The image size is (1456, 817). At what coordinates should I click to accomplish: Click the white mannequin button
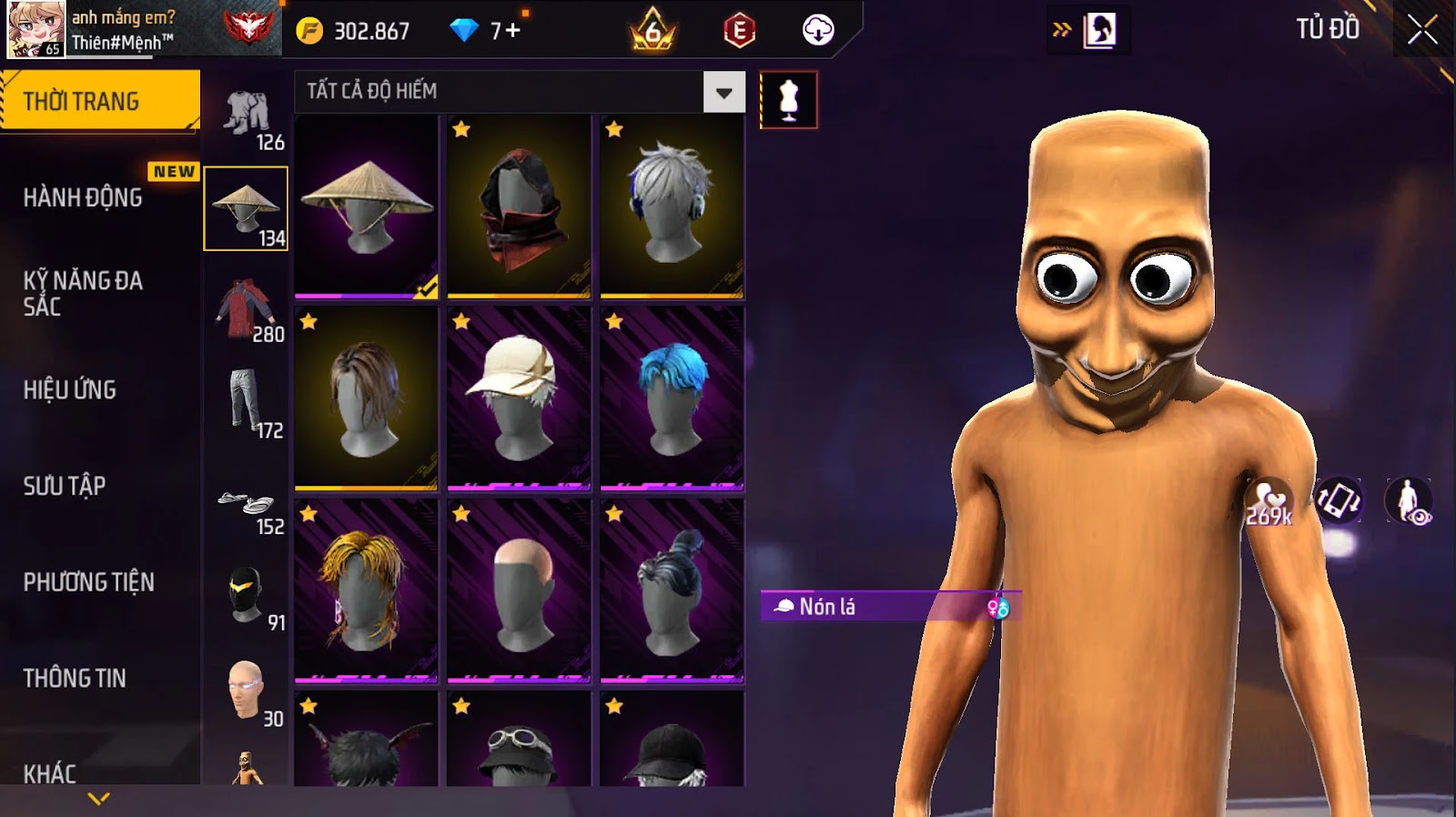[x=788, y=100]
